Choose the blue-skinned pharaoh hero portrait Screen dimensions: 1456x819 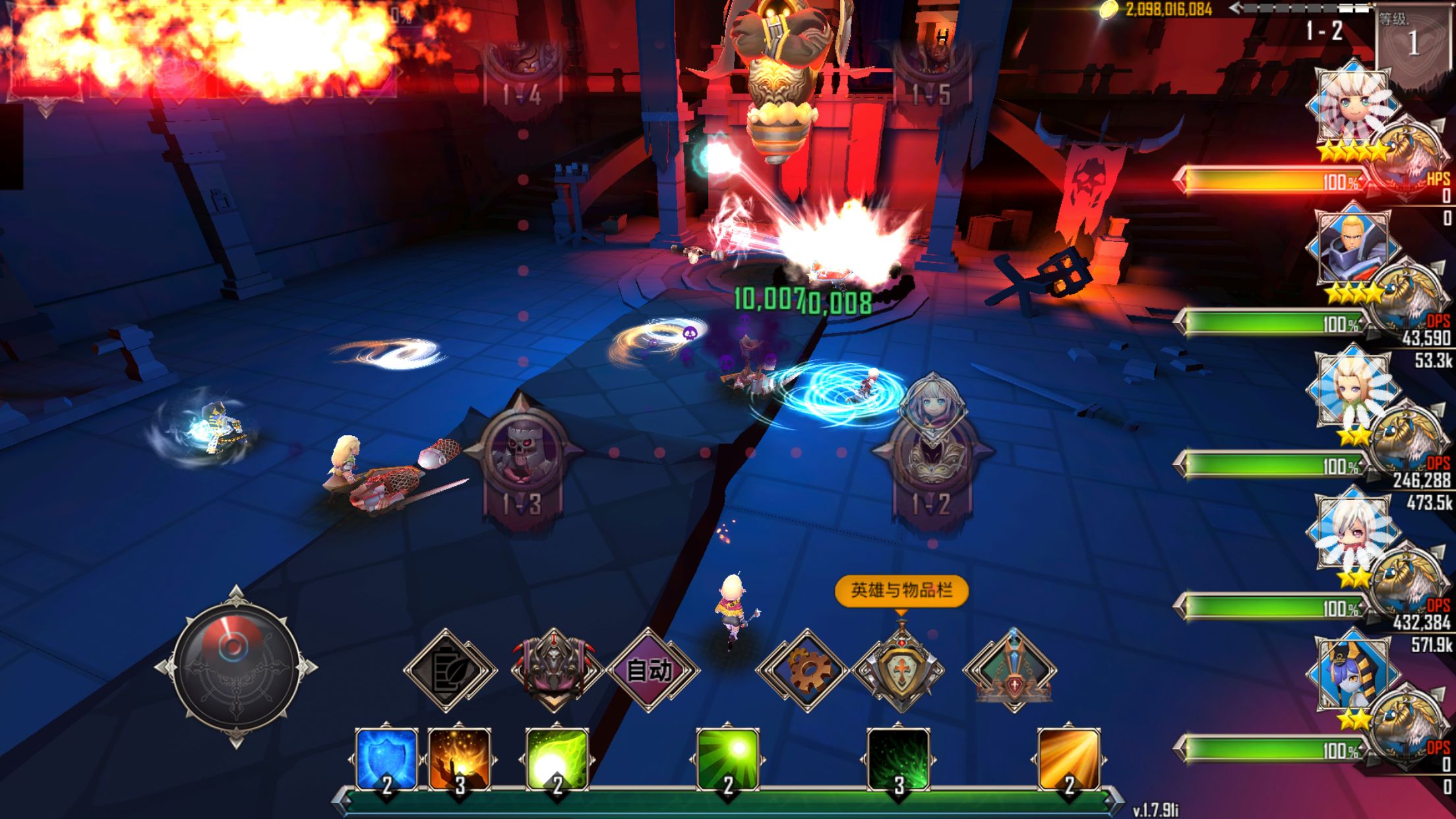coord(1353,674)
